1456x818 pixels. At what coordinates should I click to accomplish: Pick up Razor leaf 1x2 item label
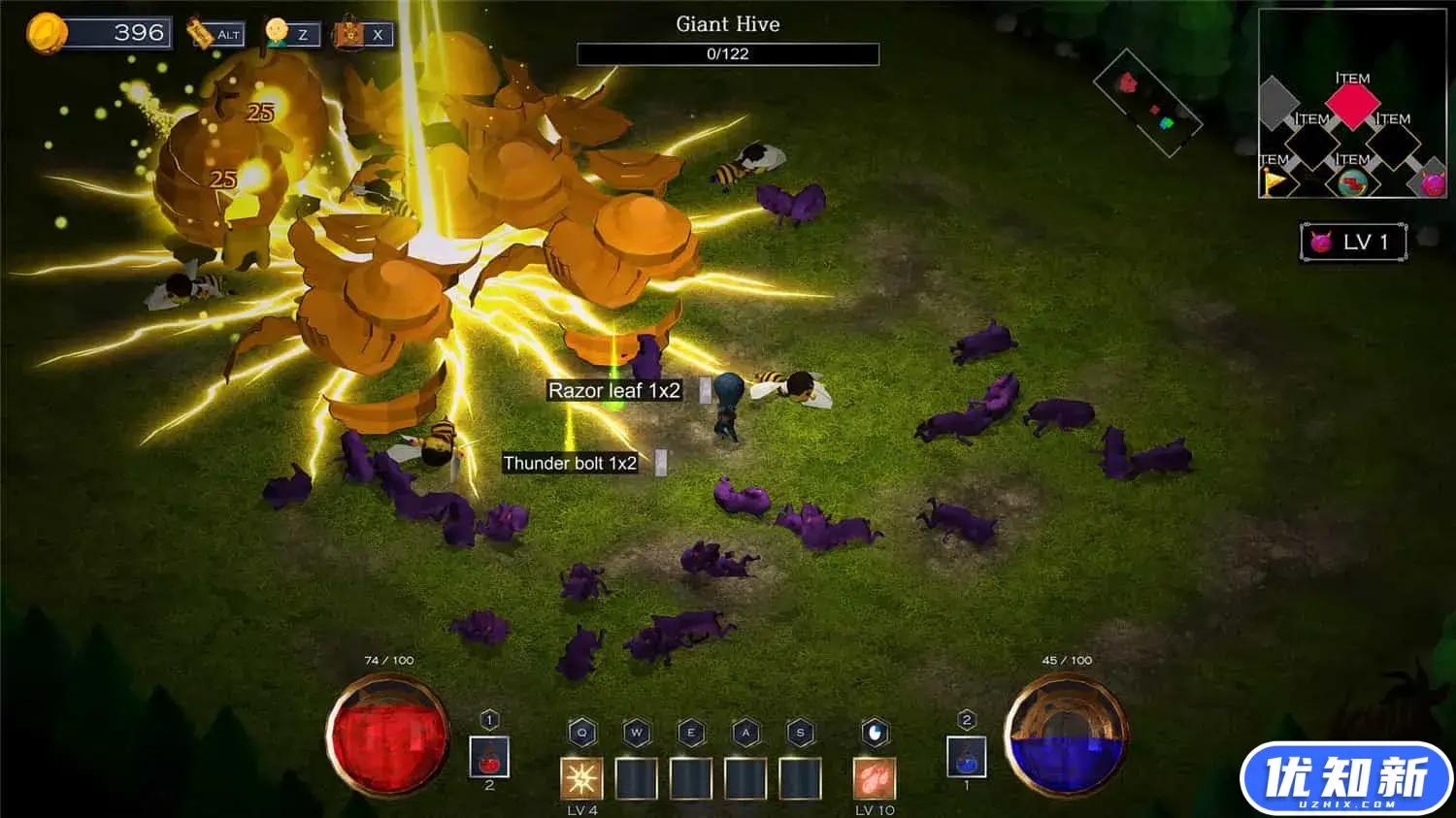613,390
